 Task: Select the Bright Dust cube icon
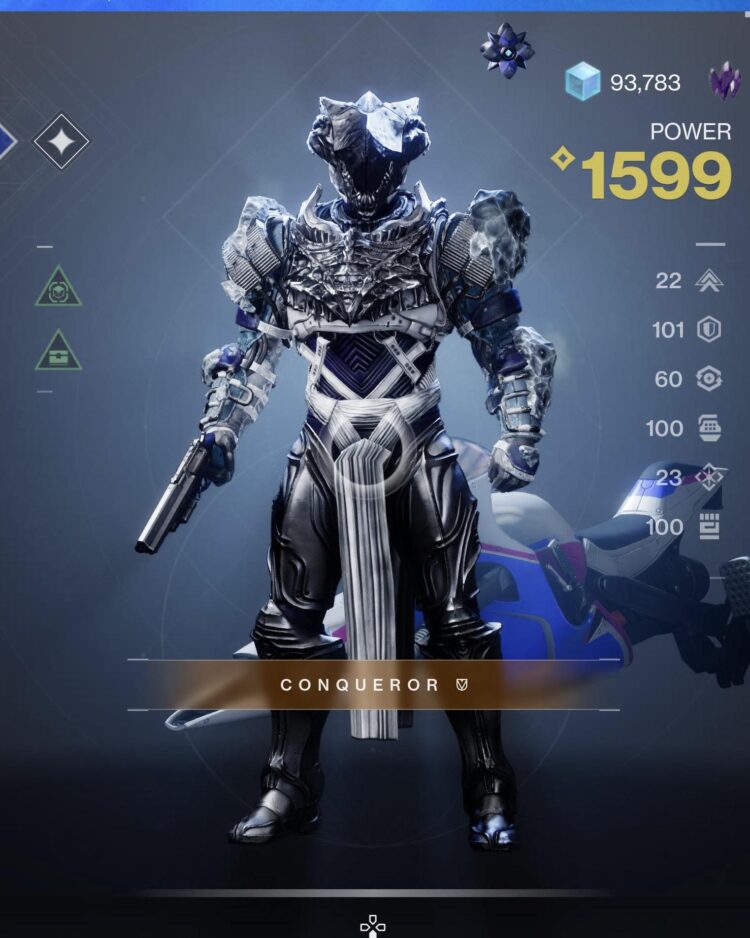(583, 82)
